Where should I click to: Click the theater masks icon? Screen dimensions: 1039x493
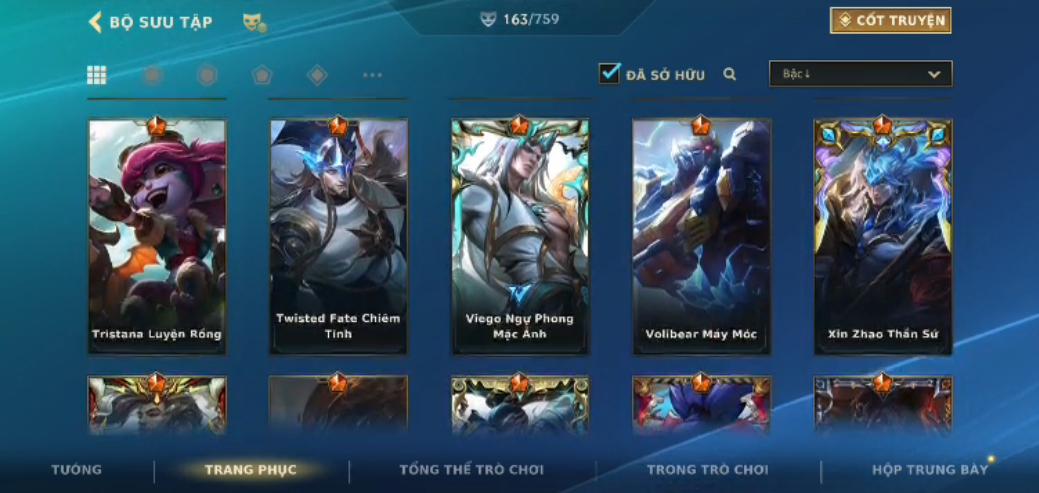pos(253,22)
